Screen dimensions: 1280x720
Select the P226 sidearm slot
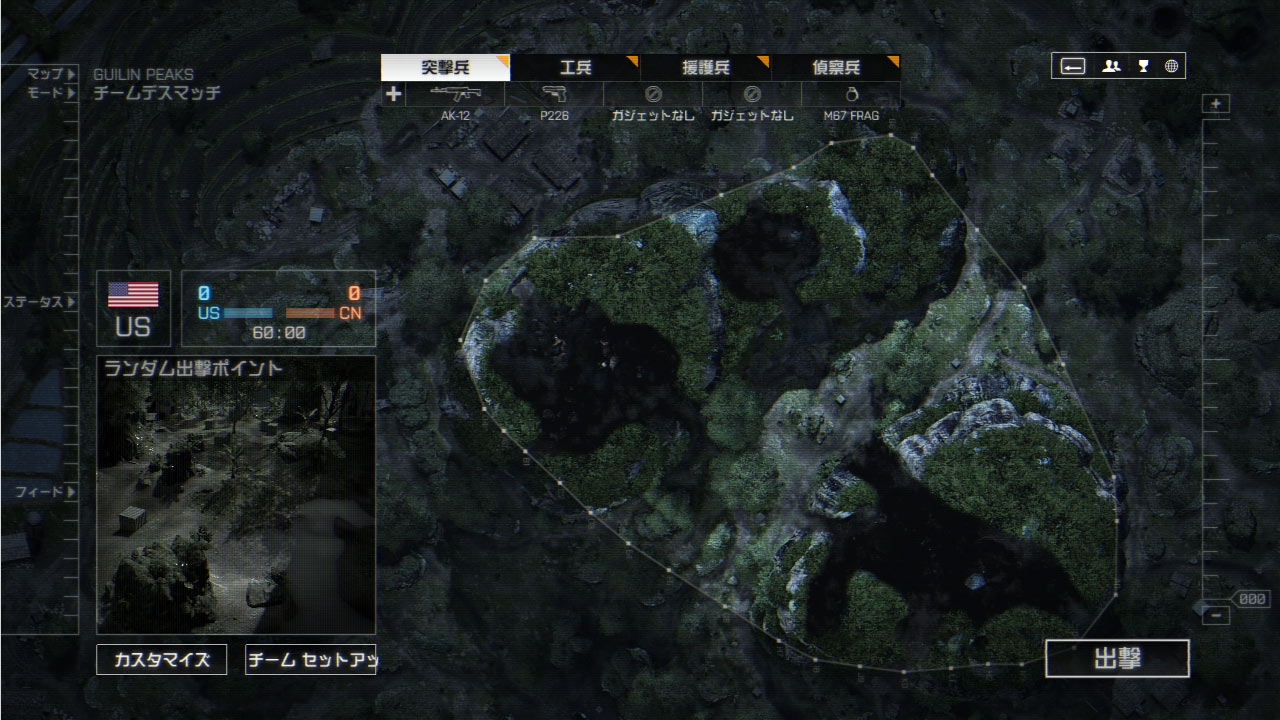coord(554,95)
